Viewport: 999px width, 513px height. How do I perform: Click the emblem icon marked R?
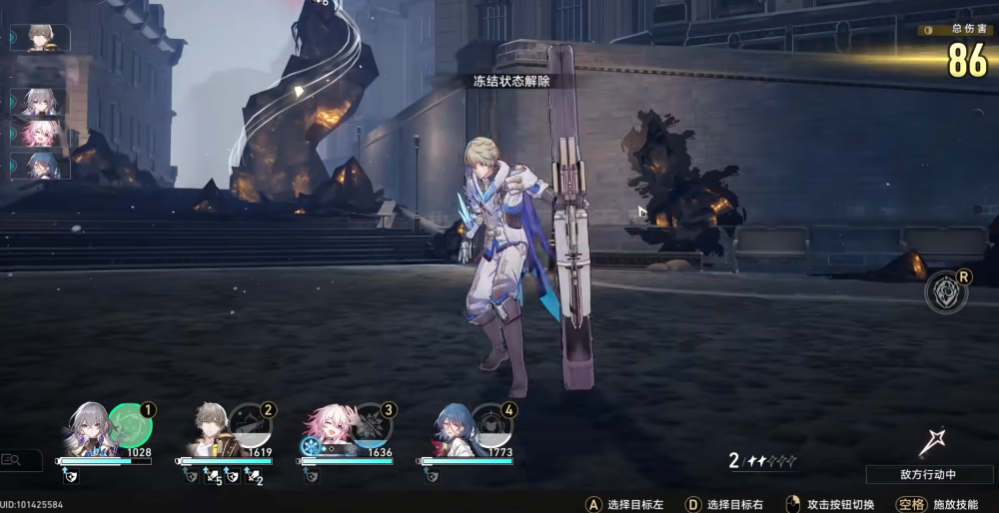[x=944, y=290]
